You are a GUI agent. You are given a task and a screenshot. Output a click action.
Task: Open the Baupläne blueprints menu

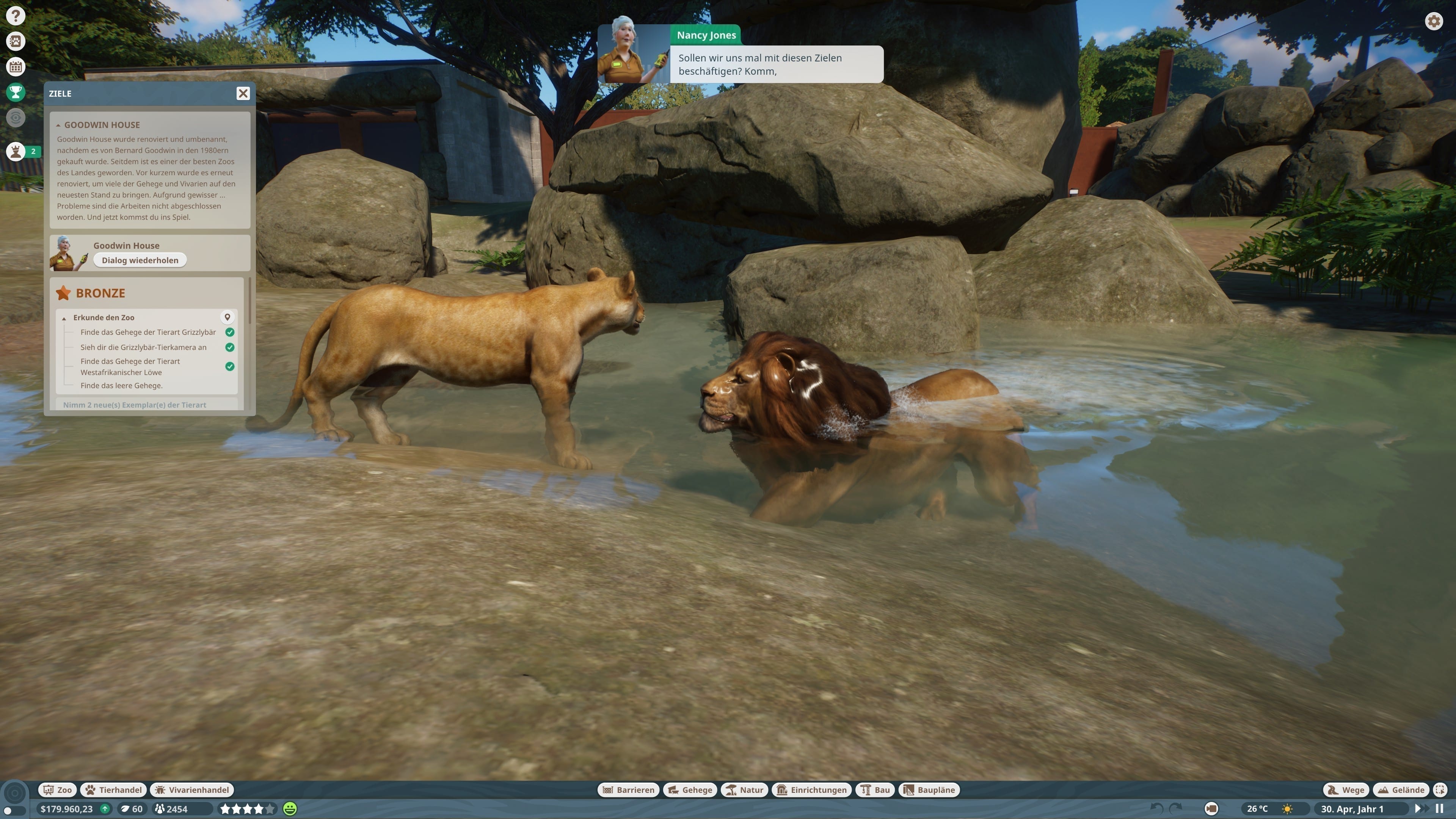[x=929, y=789]
